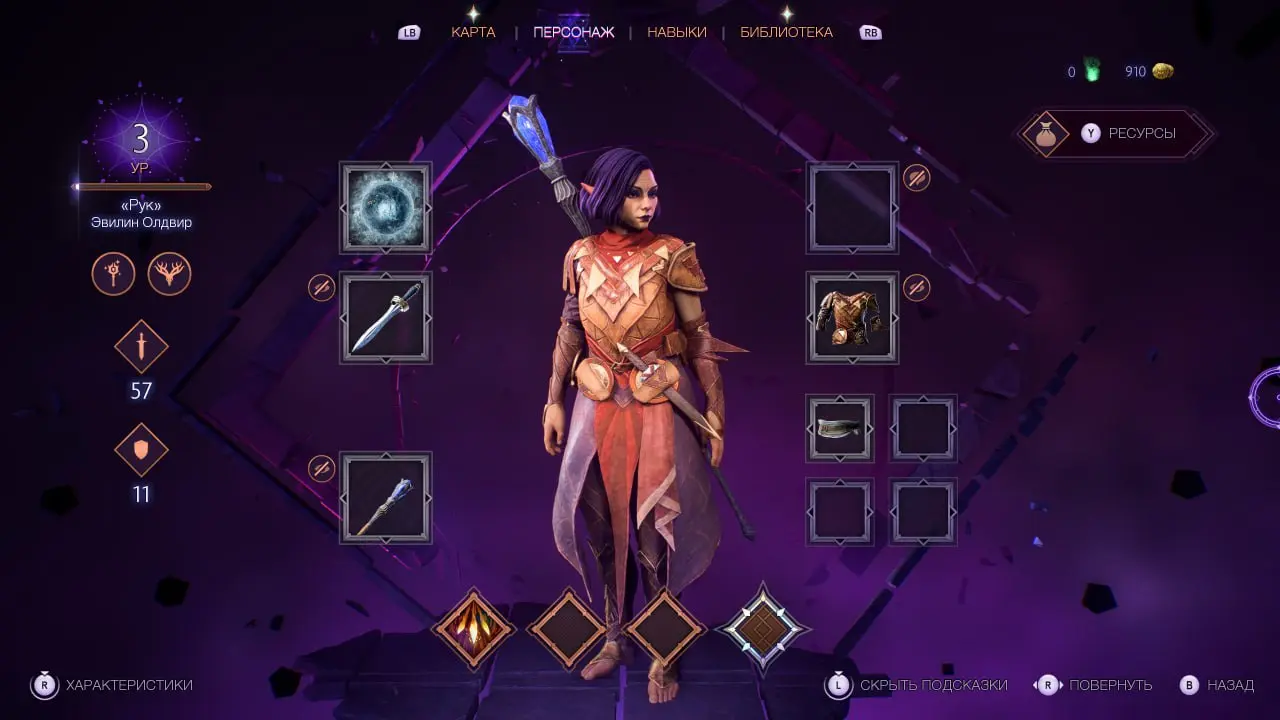Viewport: 1280px width, 720px height.
Task: Select the equipped dagger weapon slot
Action: coord(385,317)
